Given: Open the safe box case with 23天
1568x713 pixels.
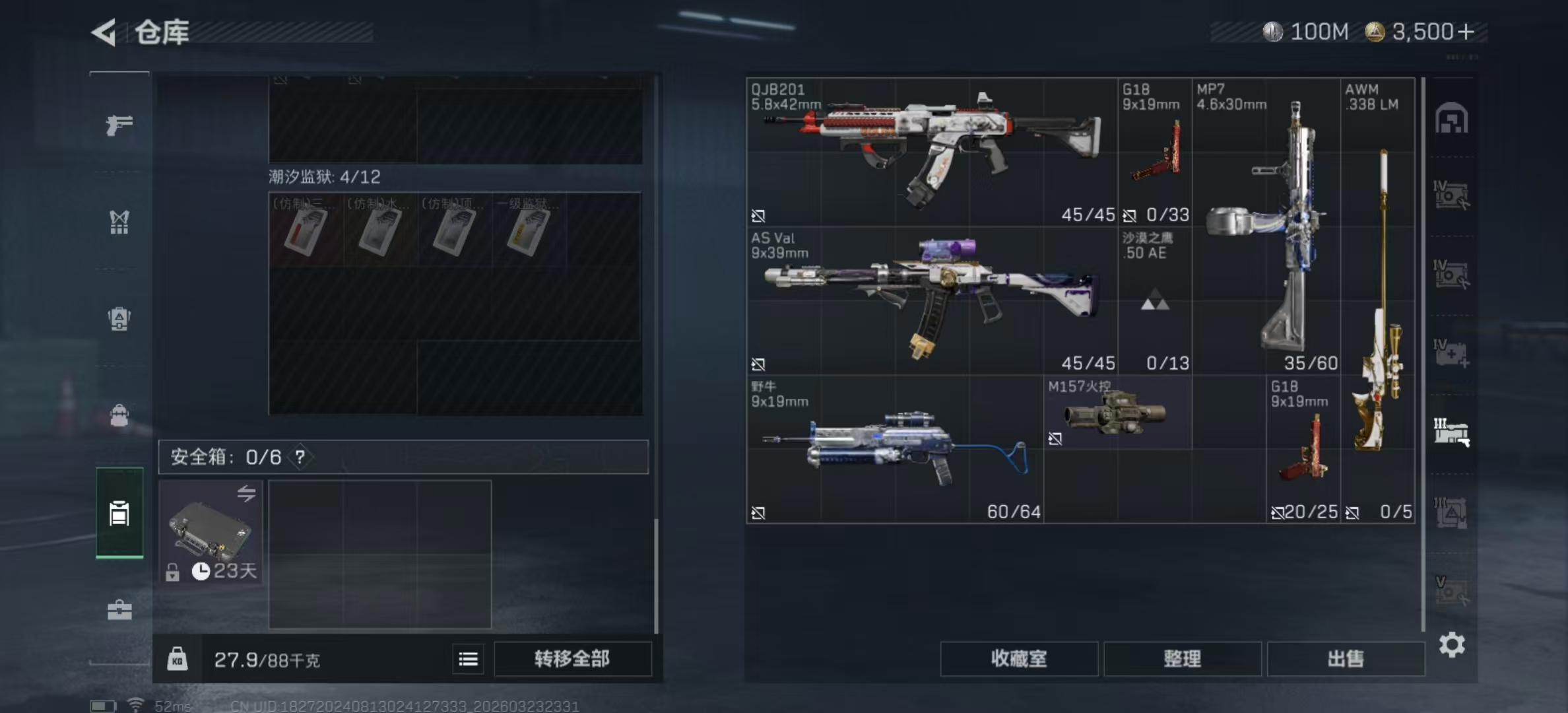Looking at the screenshot, I should [211, 532].
